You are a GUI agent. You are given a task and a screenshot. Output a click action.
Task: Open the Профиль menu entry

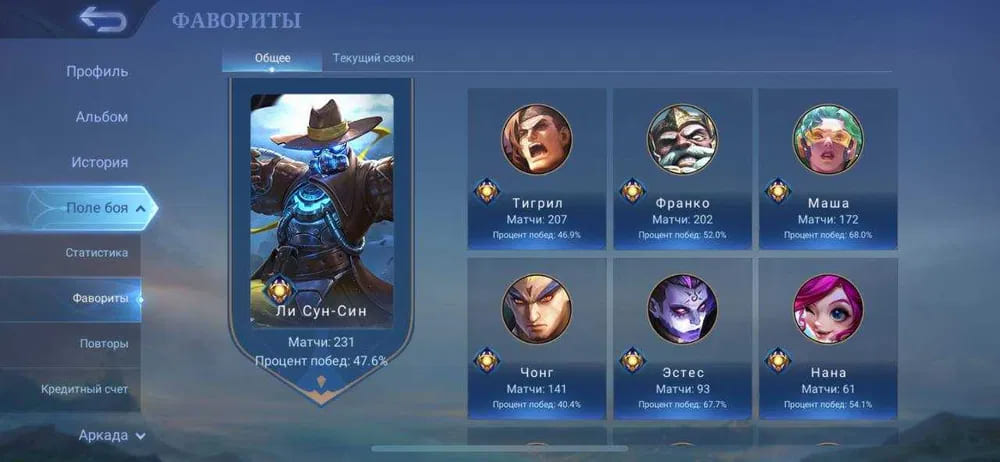[97, 72]
